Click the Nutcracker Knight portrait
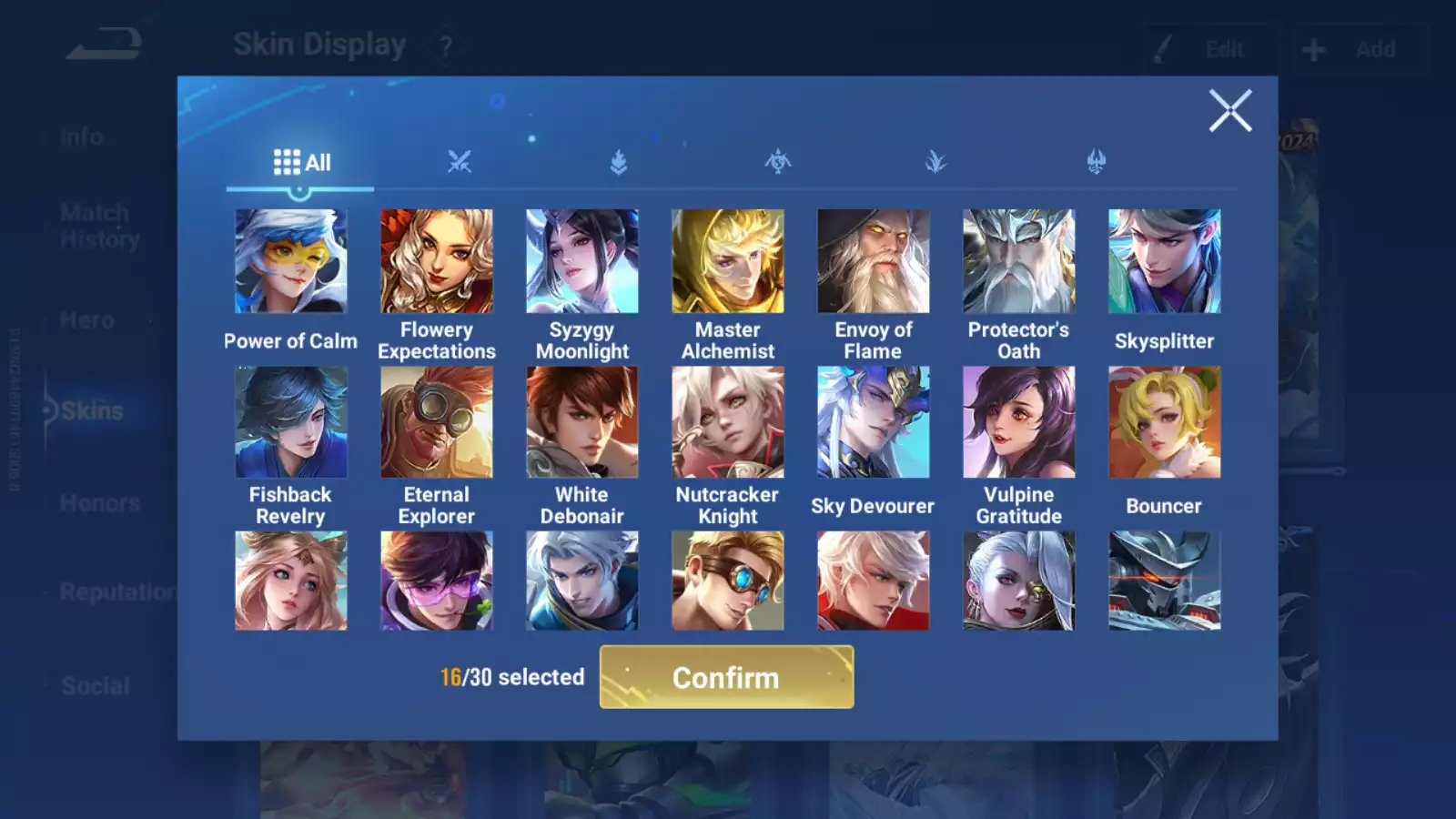This screenshot has width=1456, height=819. (727, 421)
